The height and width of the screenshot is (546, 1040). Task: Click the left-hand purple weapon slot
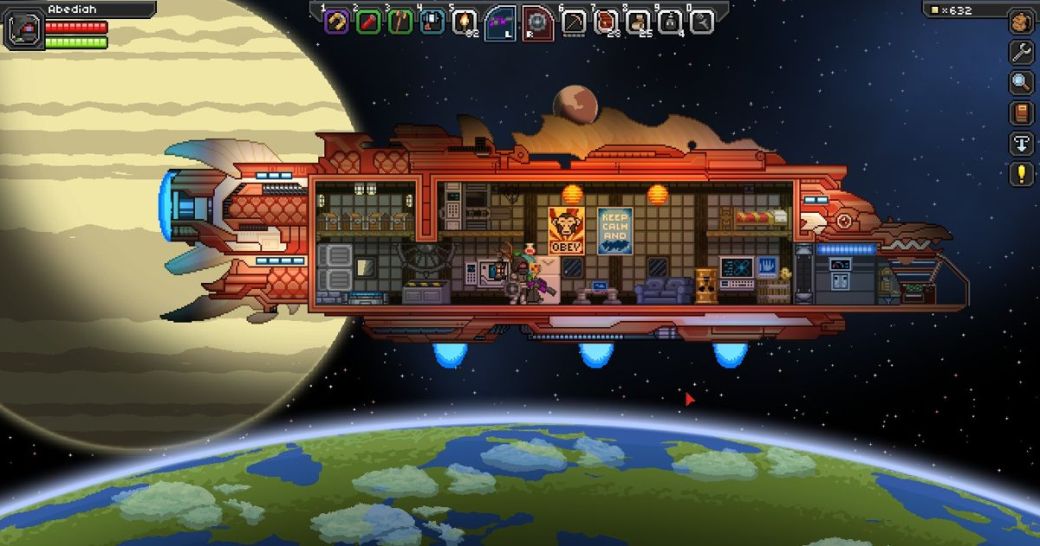point(501,22)
